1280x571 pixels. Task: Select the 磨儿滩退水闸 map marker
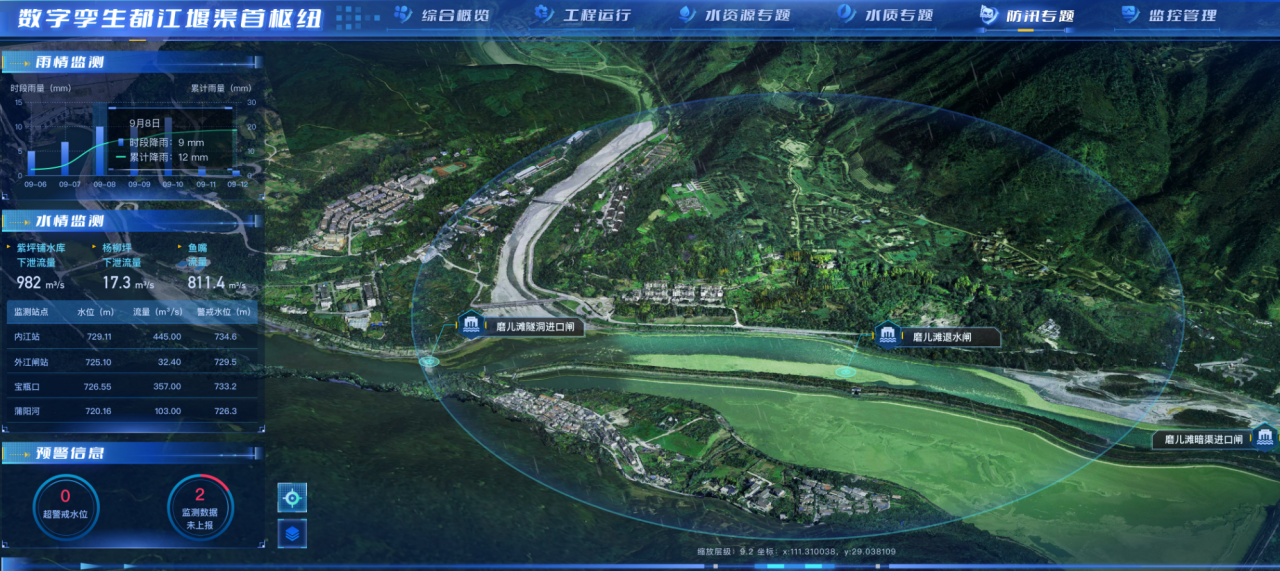[886, 336]
